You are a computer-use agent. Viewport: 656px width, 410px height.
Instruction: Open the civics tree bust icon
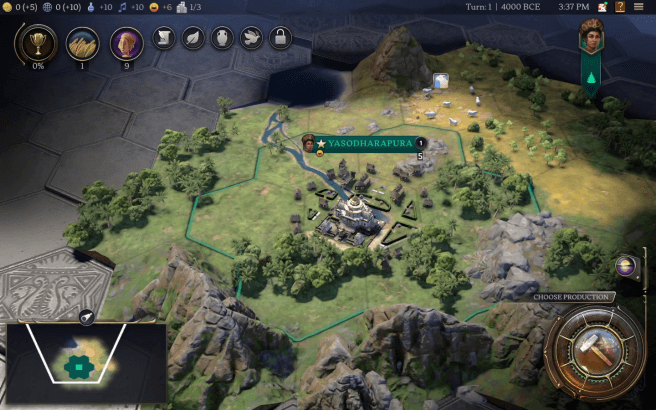[126, 43]
